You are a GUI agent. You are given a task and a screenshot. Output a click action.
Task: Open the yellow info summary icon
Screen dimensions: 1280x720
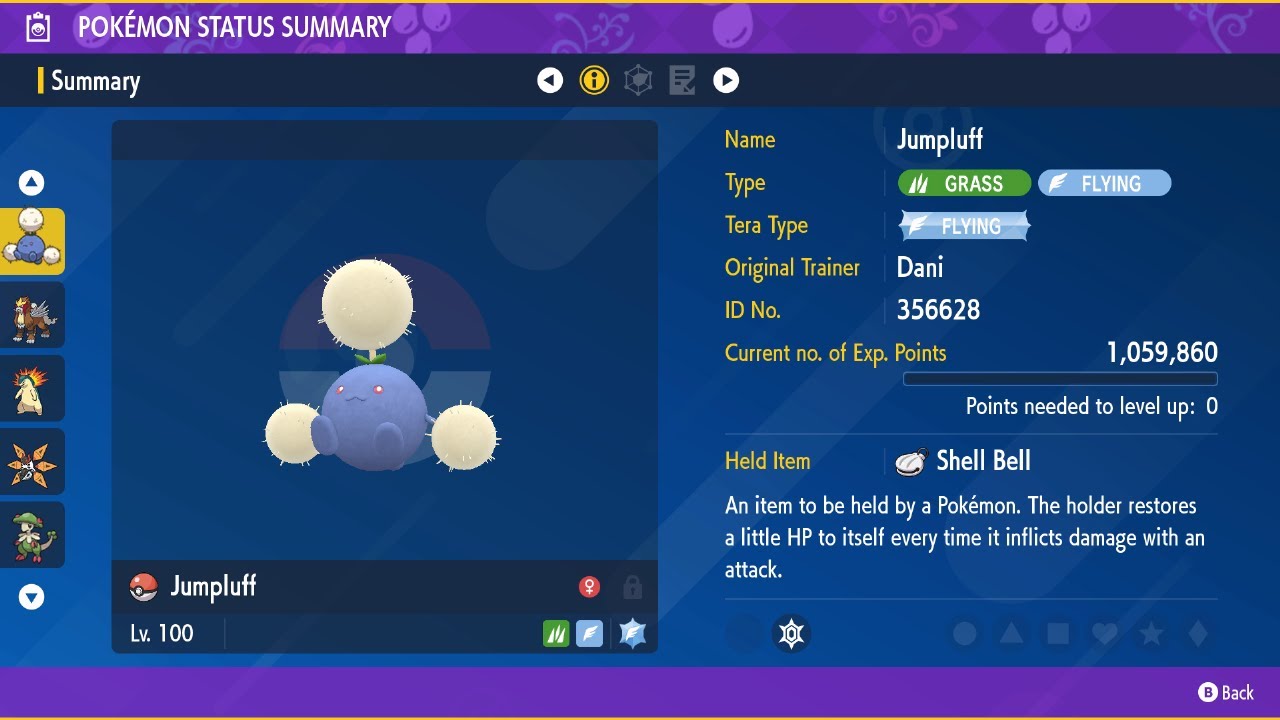coord(594,80)
